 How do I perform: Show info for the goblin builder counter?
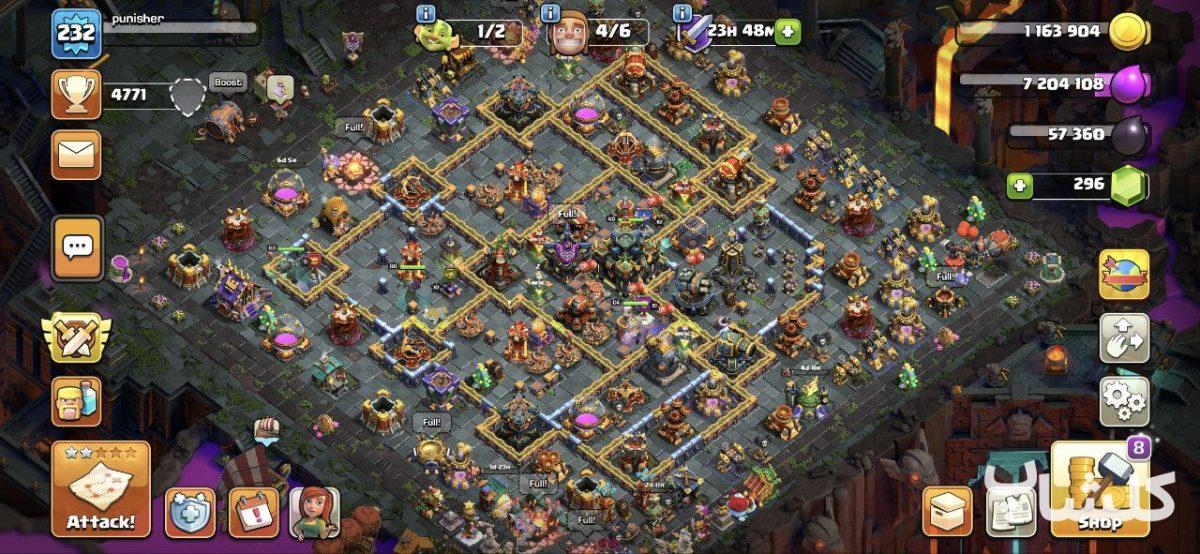coord(426,14)
